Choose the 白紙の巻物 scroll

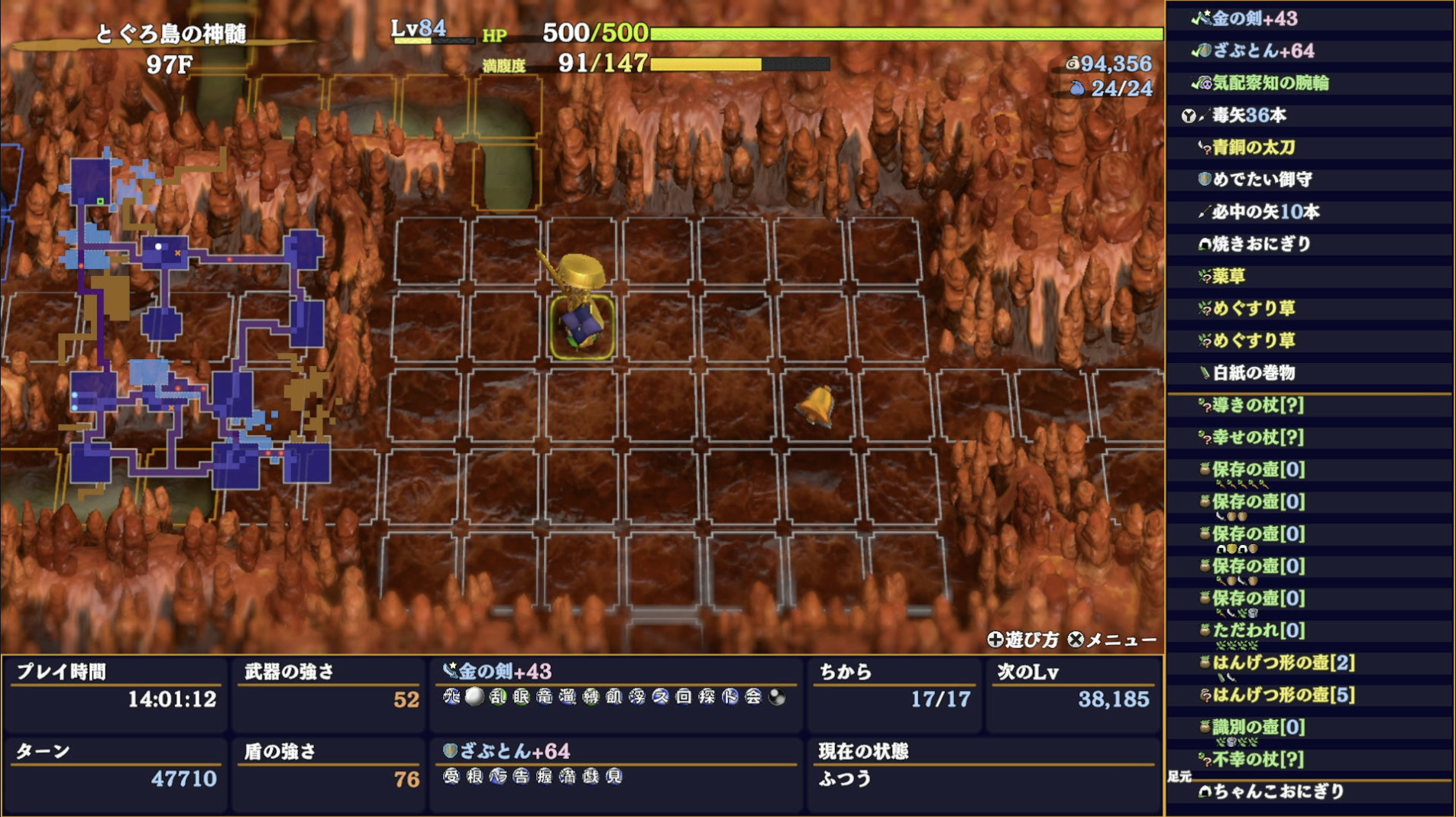tap(1254, 373)
